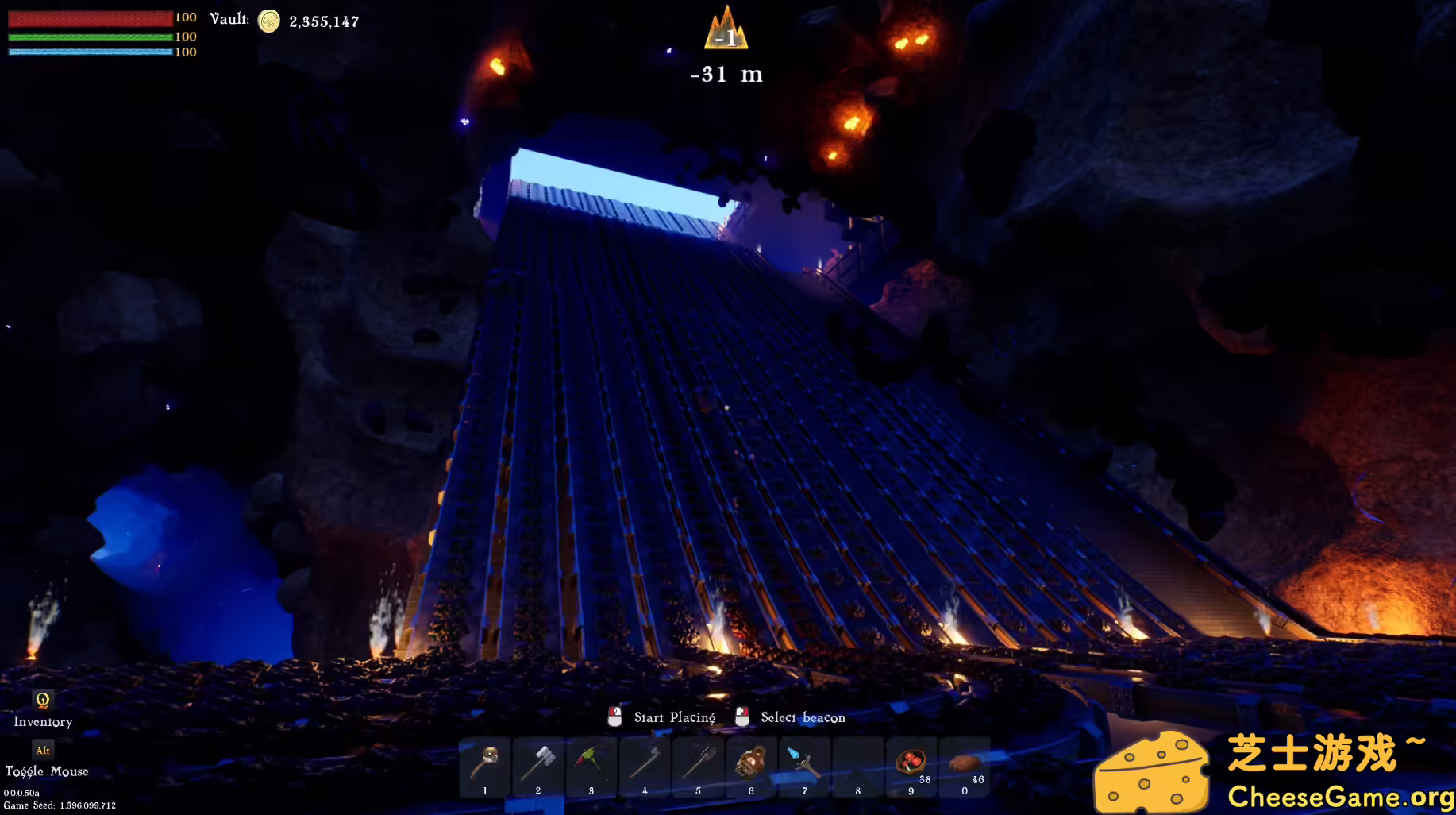Select the bowl of apples in slot 9

(911, 763)
